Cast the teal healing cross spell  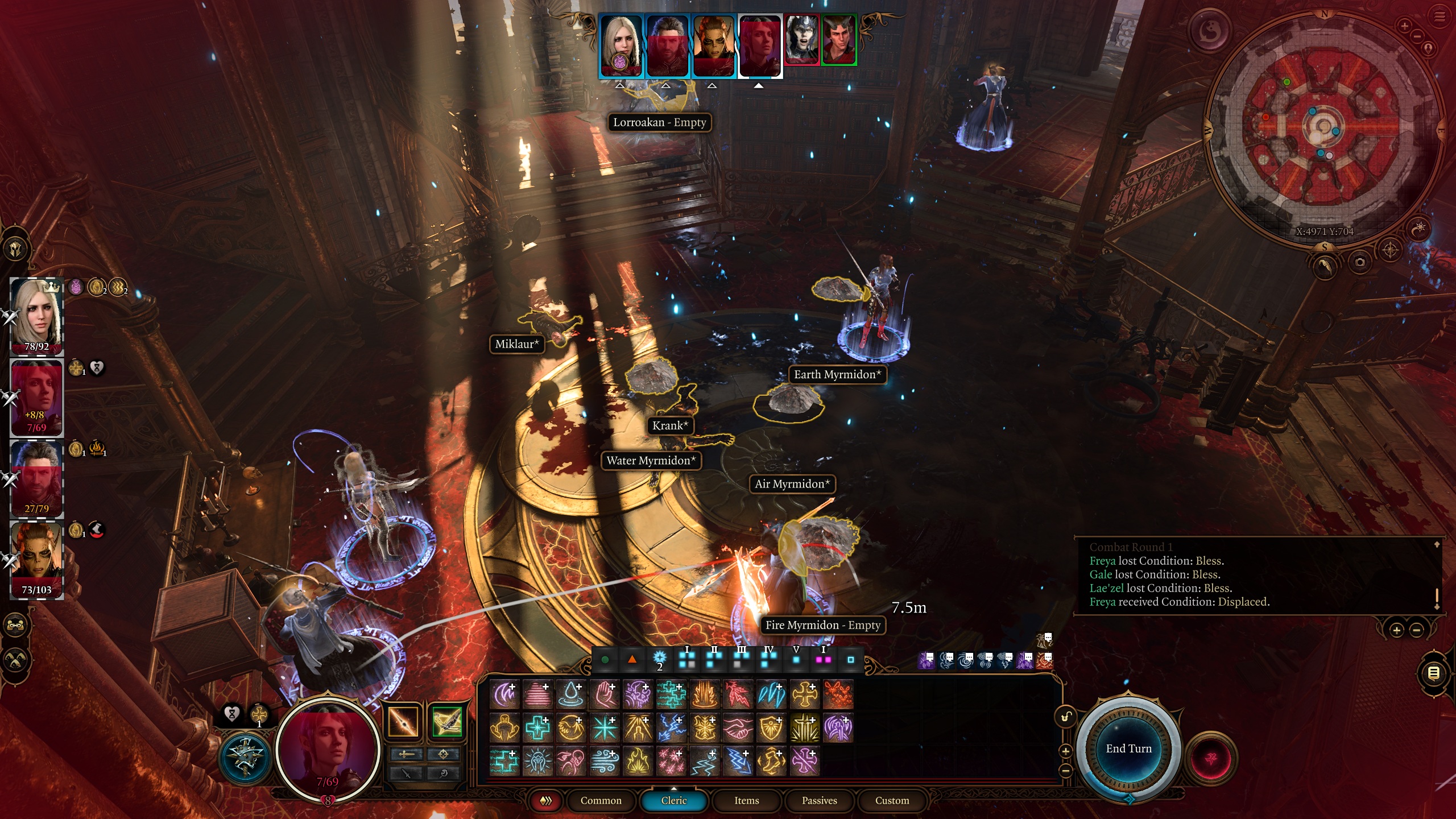[x=537, y=728]
